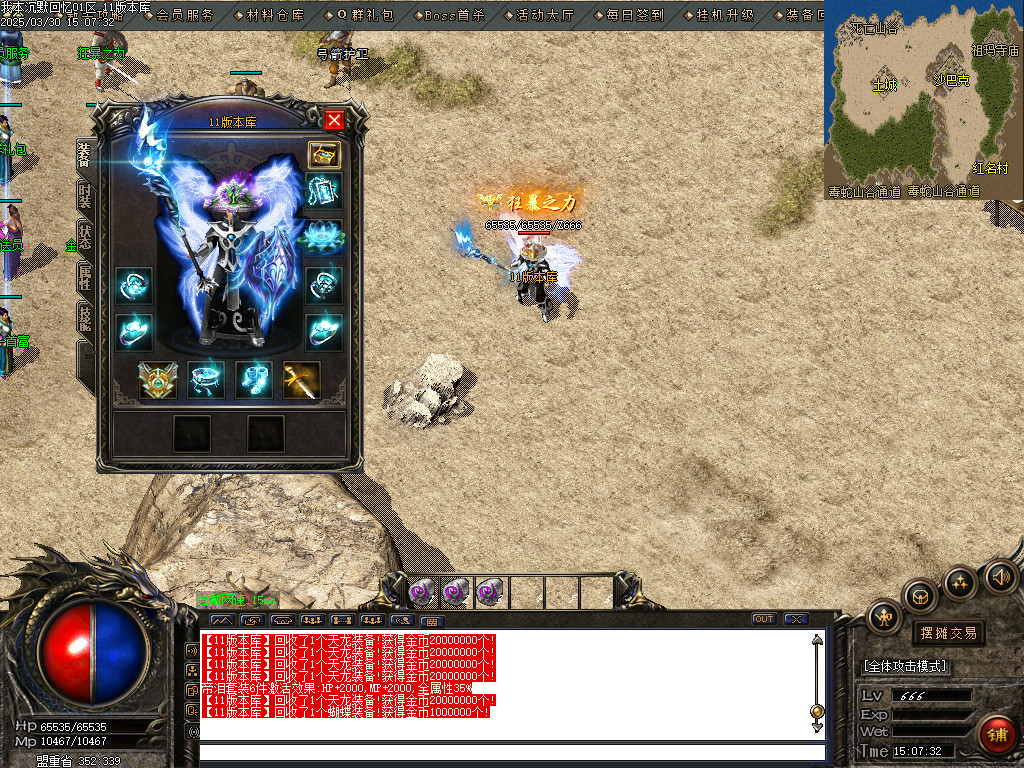
Task: Close the 11版本库 equipment panel
Action: click(x=334, y=121)
